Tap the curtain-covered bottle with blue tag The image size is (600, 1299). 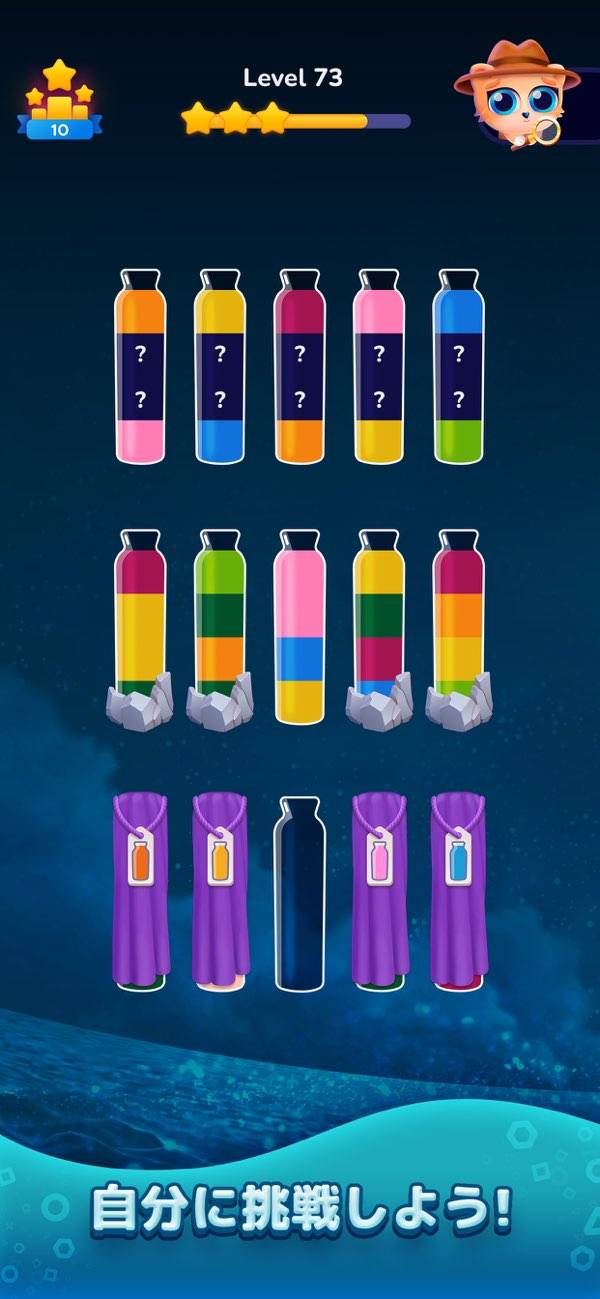point(458,888)
